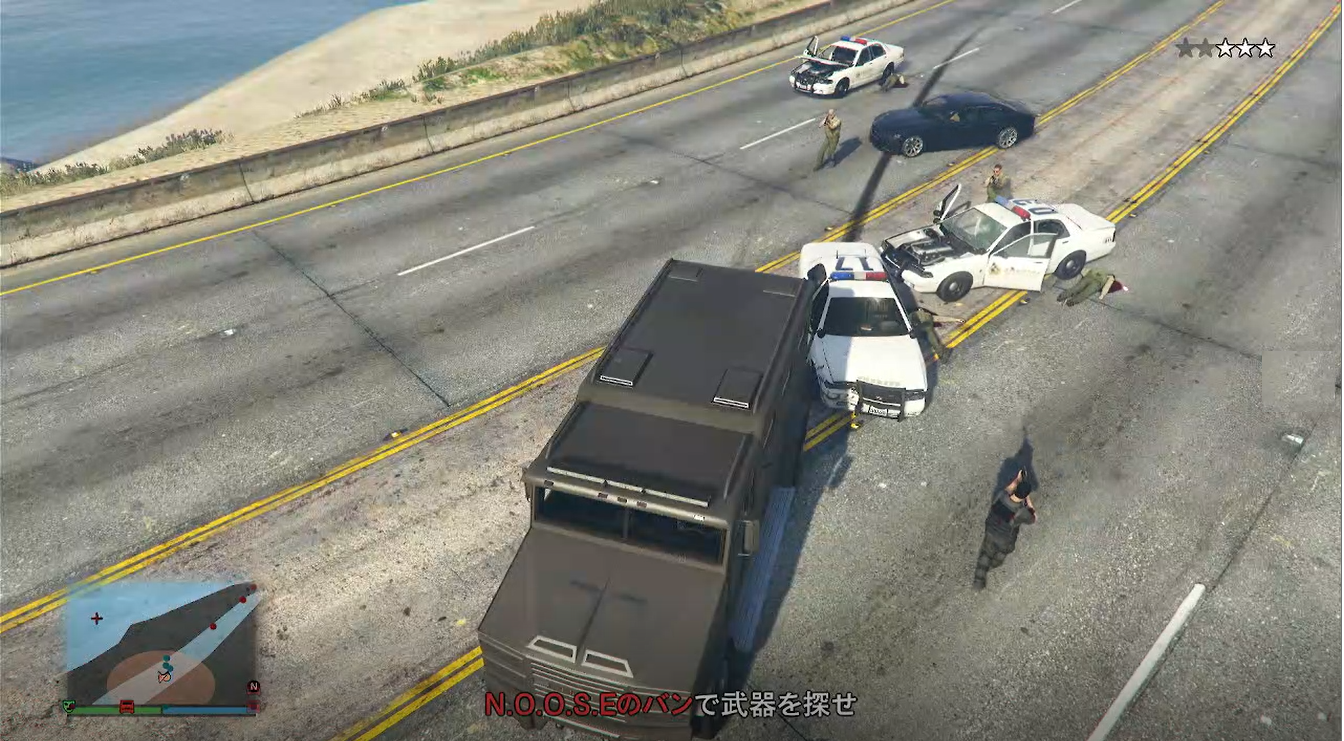Click the orange player arrow on the minimap
The height and width of the screenshot is (741, 1344).
(164, 677)
